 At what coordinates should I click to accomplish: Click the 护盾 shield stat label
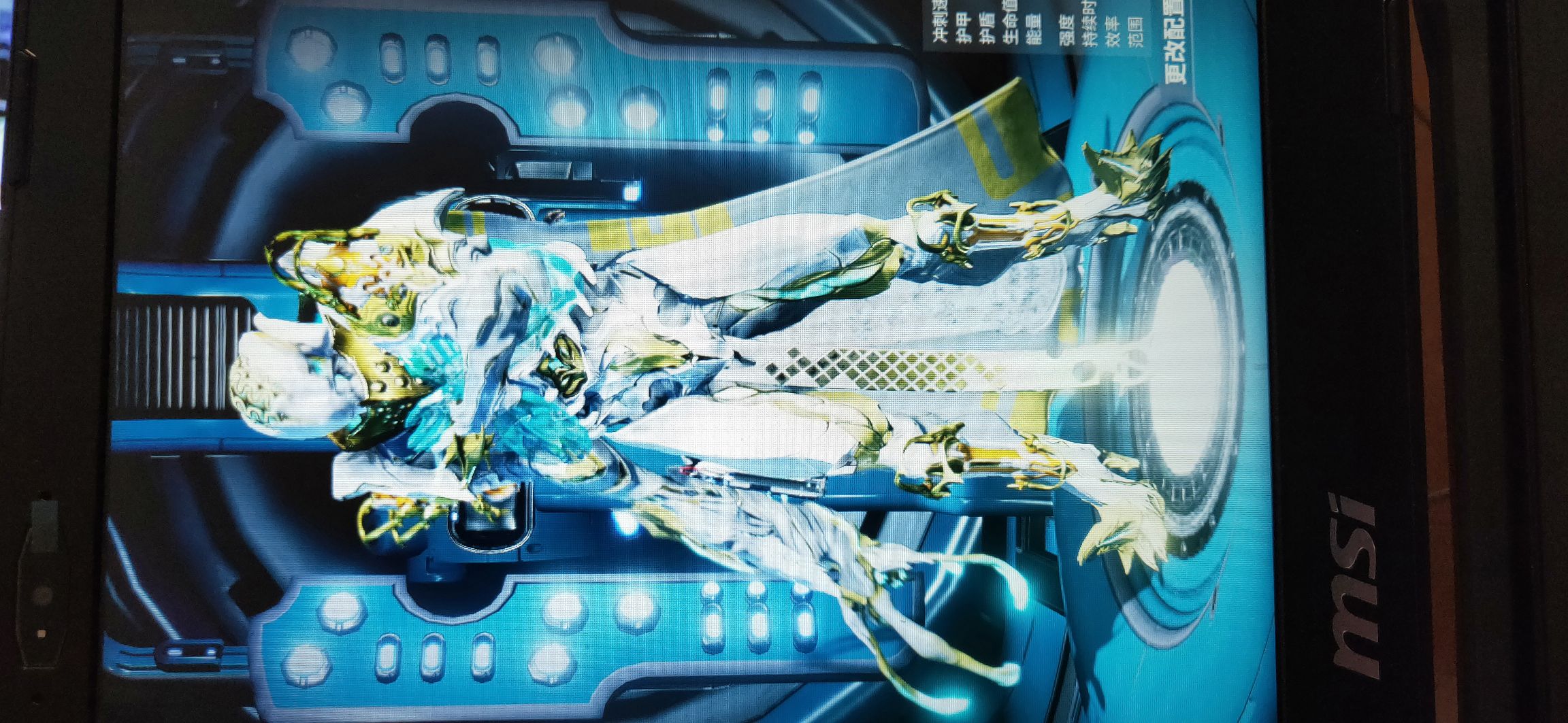(x=988, y=24)
